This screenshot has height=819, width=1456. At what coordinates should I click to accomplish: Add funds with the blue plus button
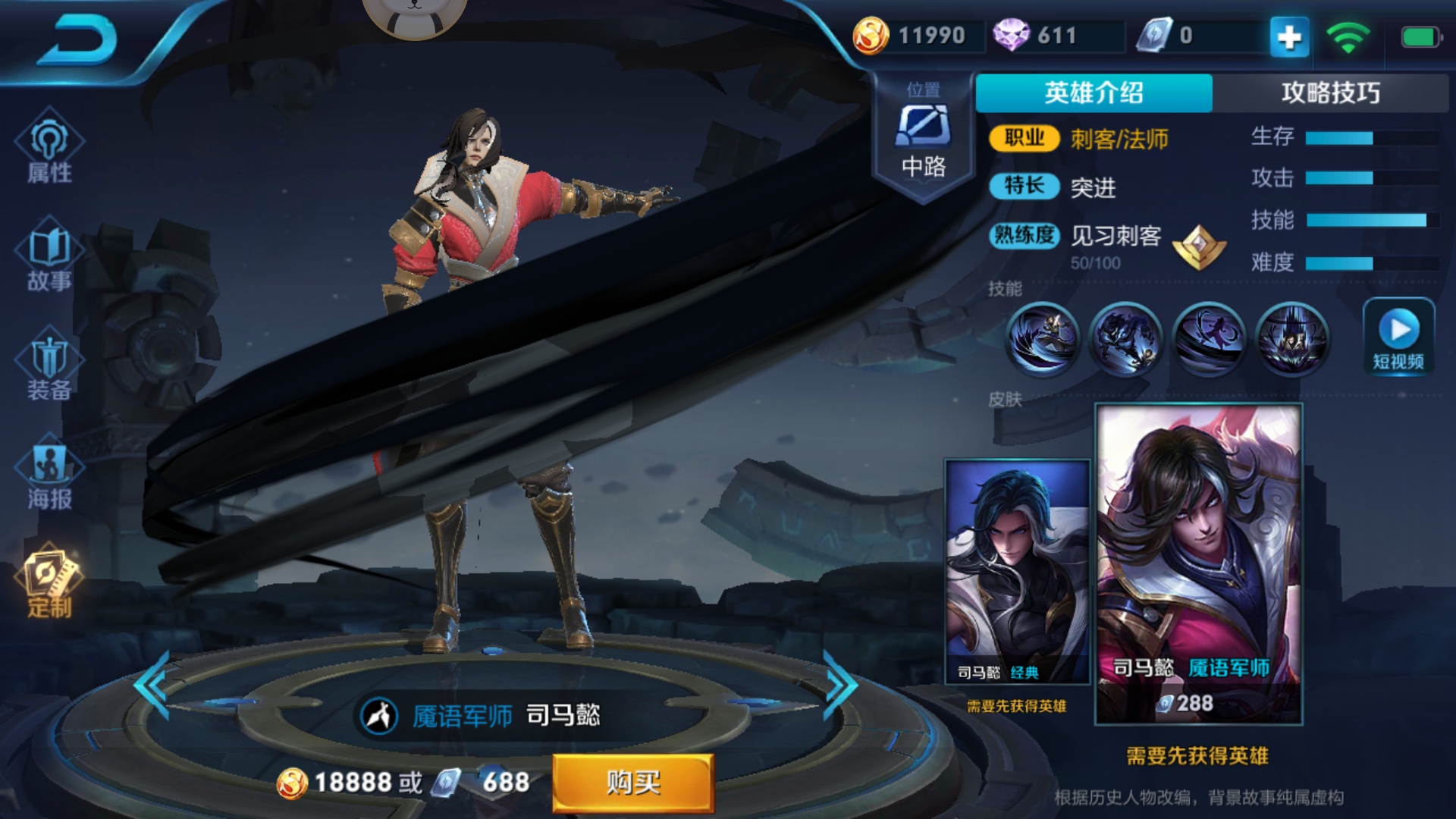pyautogui.click(x=1291, y=36)
